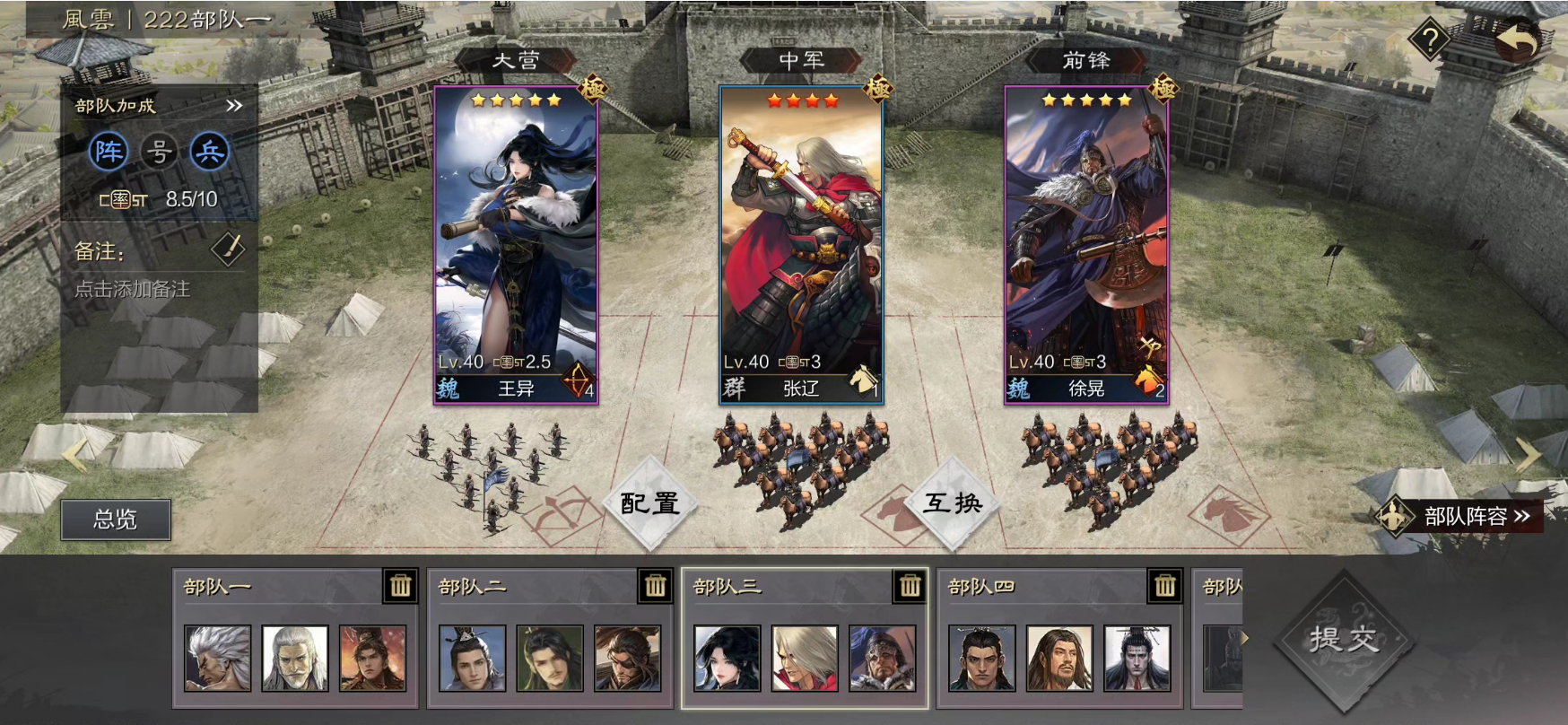
Task: Edit the 备注 note with the brush icon
Action: [x=228, y=250]
